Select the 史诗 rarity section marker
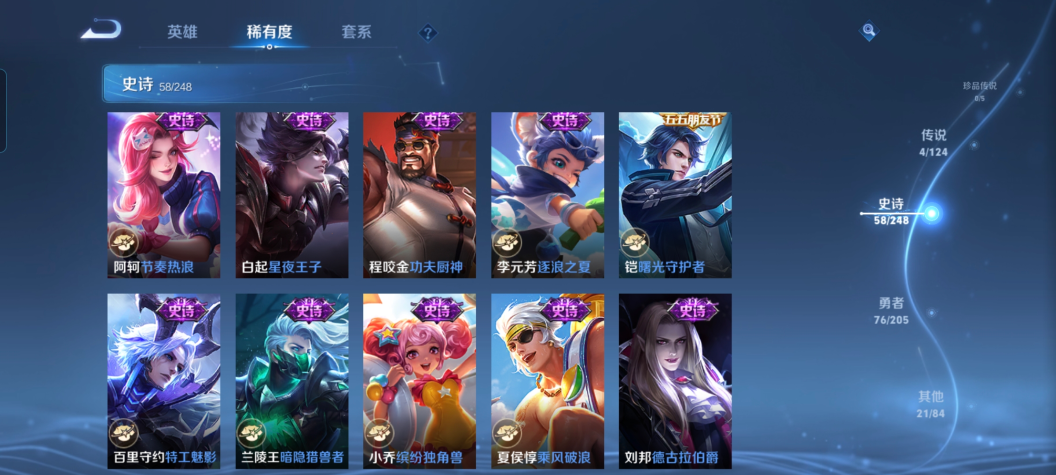 tap(931, 213)
